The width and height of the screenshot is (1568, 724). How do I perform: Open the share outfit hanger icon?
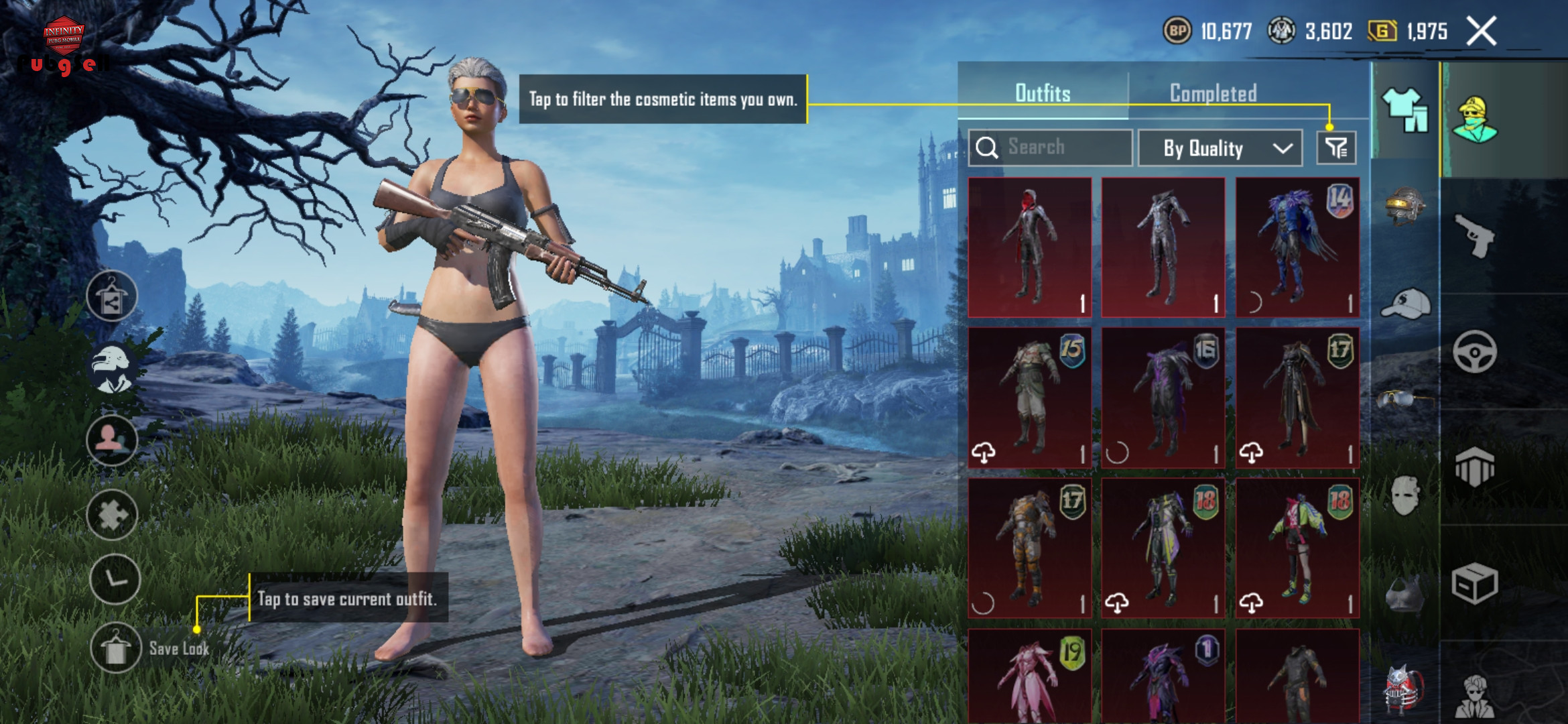[x=112, y=296]
